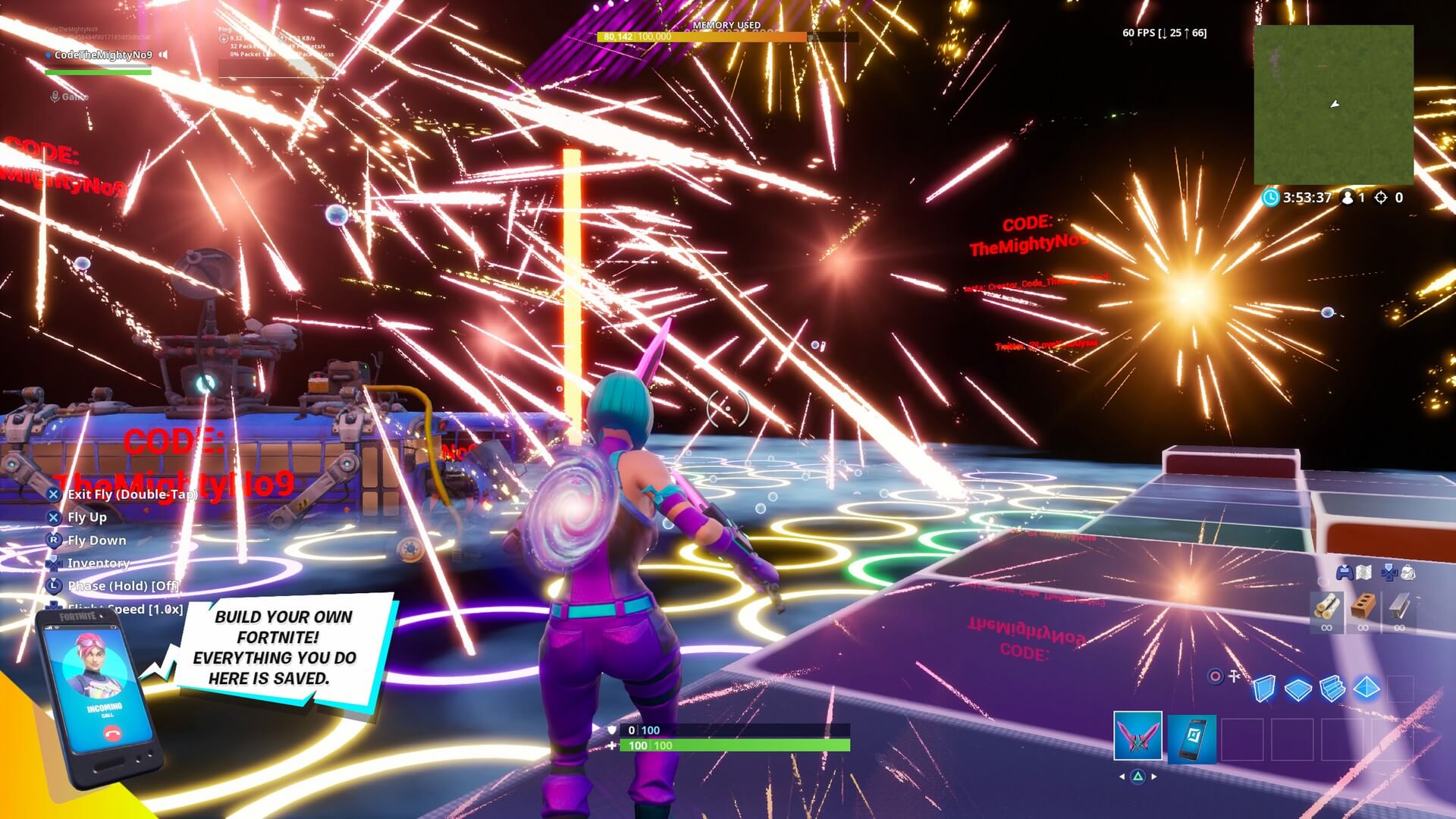Viewport: 1456px width, 819px height.
Task: Select the brick material slot
Action: 1363,607
